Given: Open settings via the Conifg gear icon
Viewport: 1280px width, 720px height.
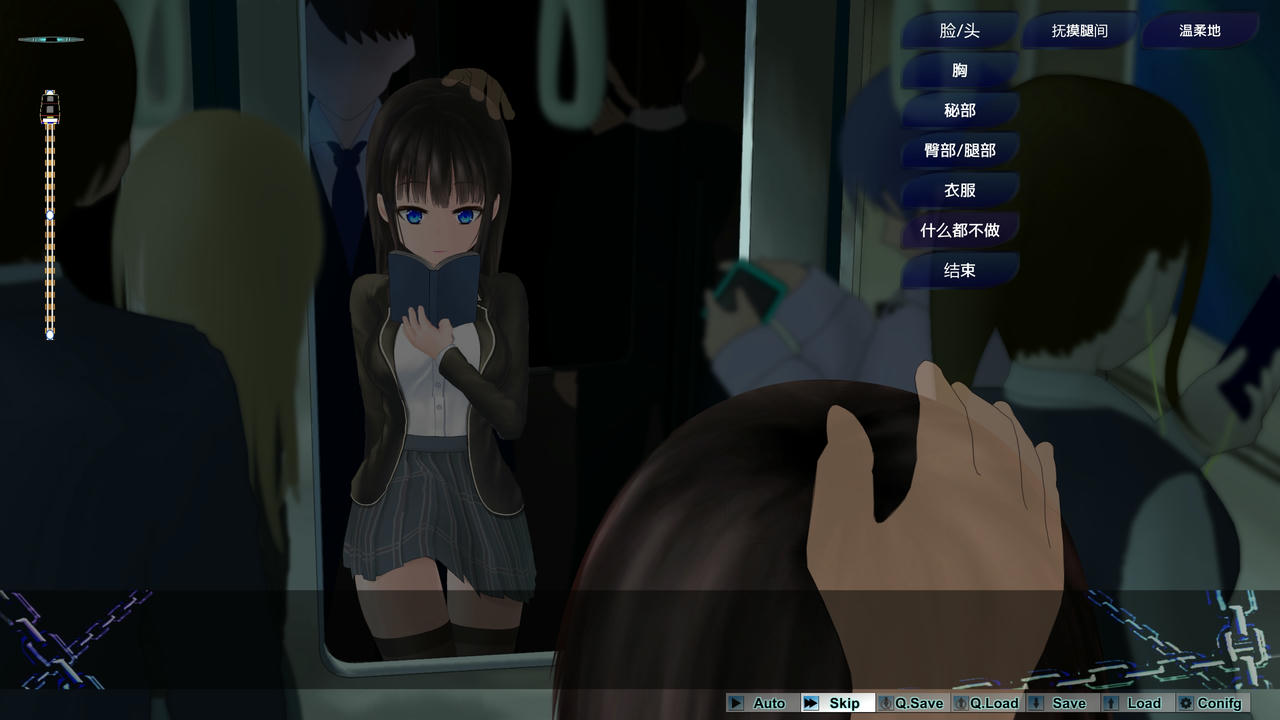Looking at the screenshot, I should [1186, 703].
